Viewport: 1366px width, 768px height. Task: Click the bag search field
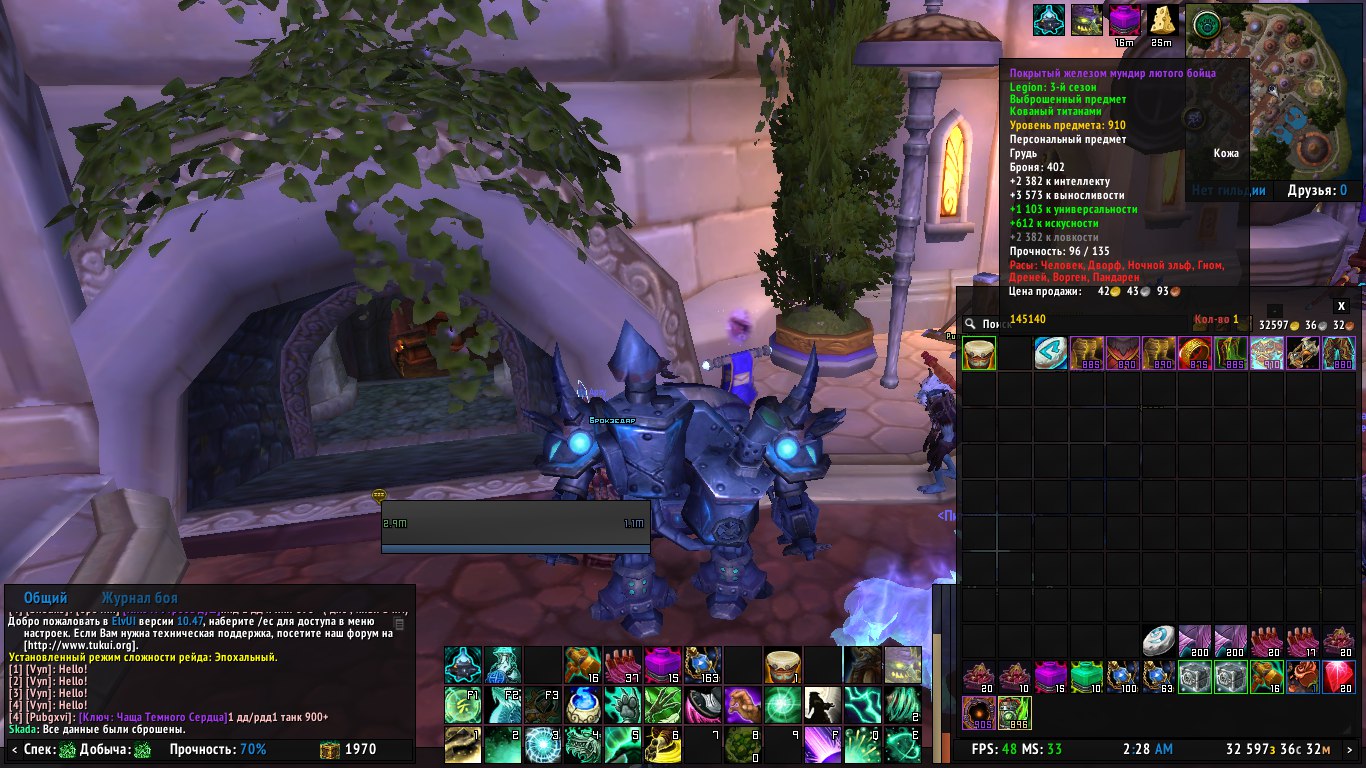click(1000, 323)
